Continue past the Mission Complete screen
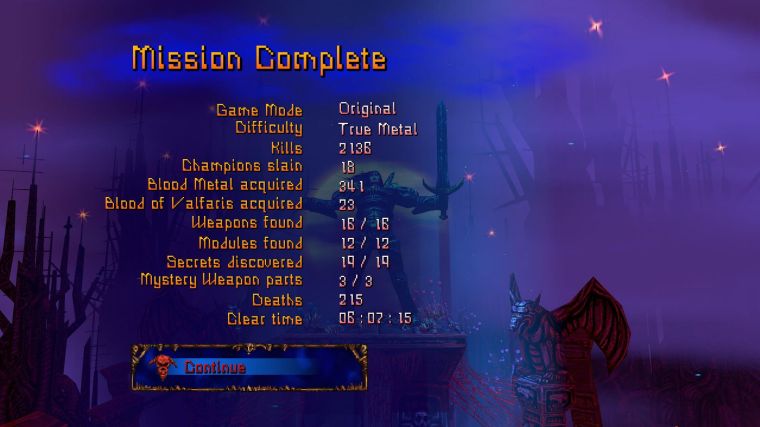This screenshot has height=427, width=760. (248, 367)
